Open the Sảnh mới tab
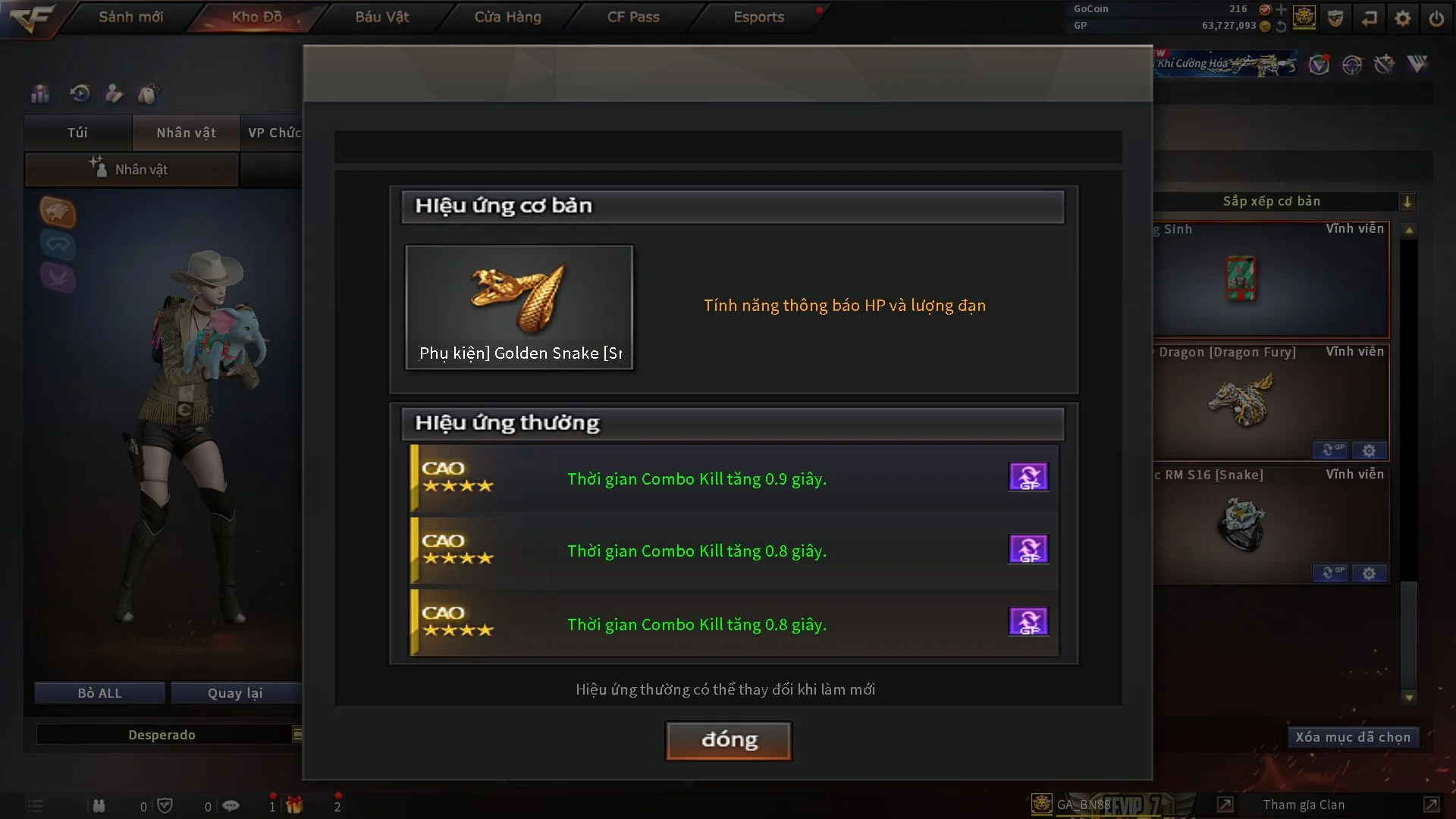Screen dimensions: 1456x819 click(x=130, y=17)
